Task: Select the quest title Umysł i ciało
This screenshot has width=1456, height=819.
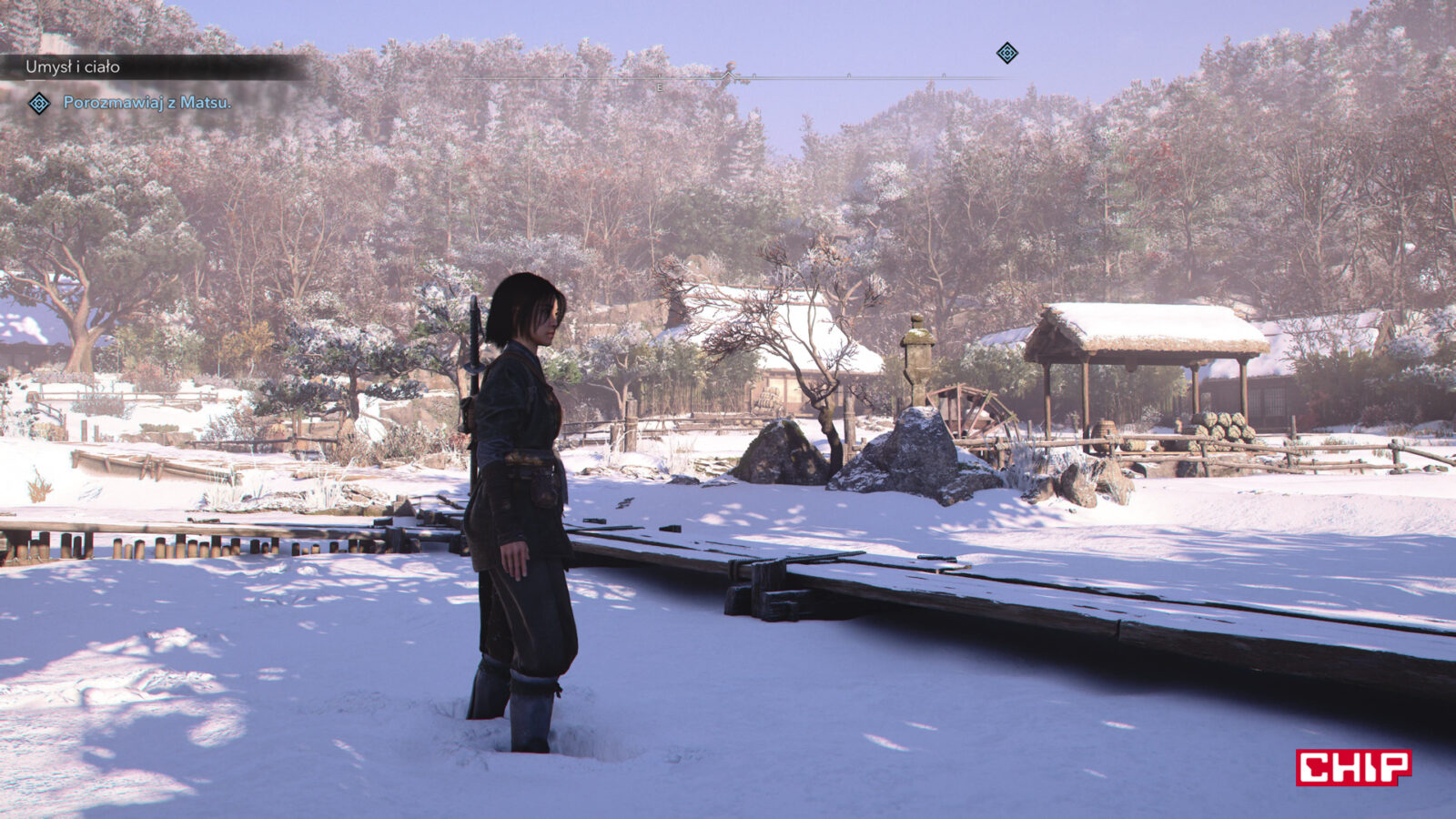Action: point(73,67)
